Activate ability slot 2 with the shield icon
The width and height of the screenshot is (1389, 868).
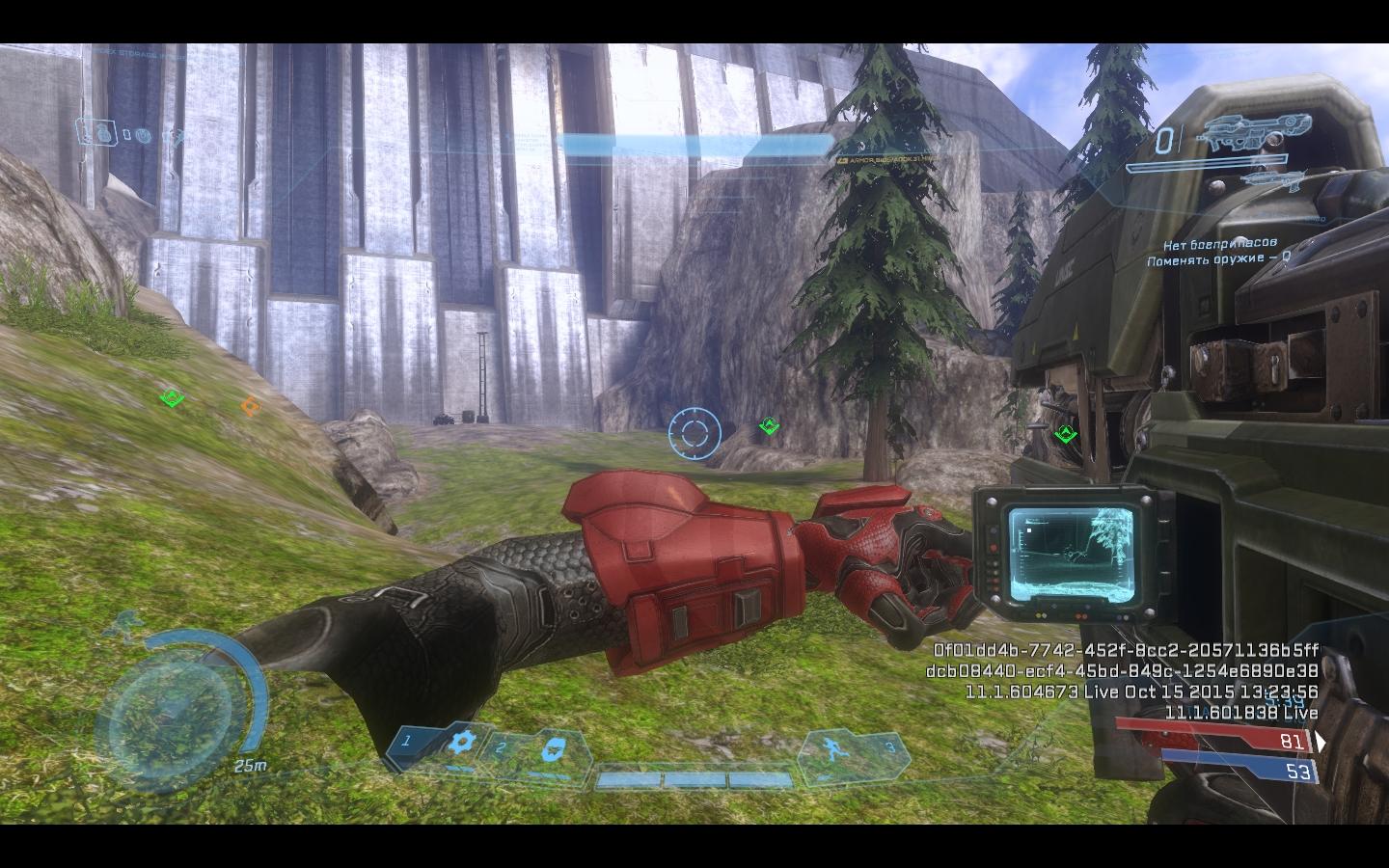pyautogui.click(x=554, y=746)
